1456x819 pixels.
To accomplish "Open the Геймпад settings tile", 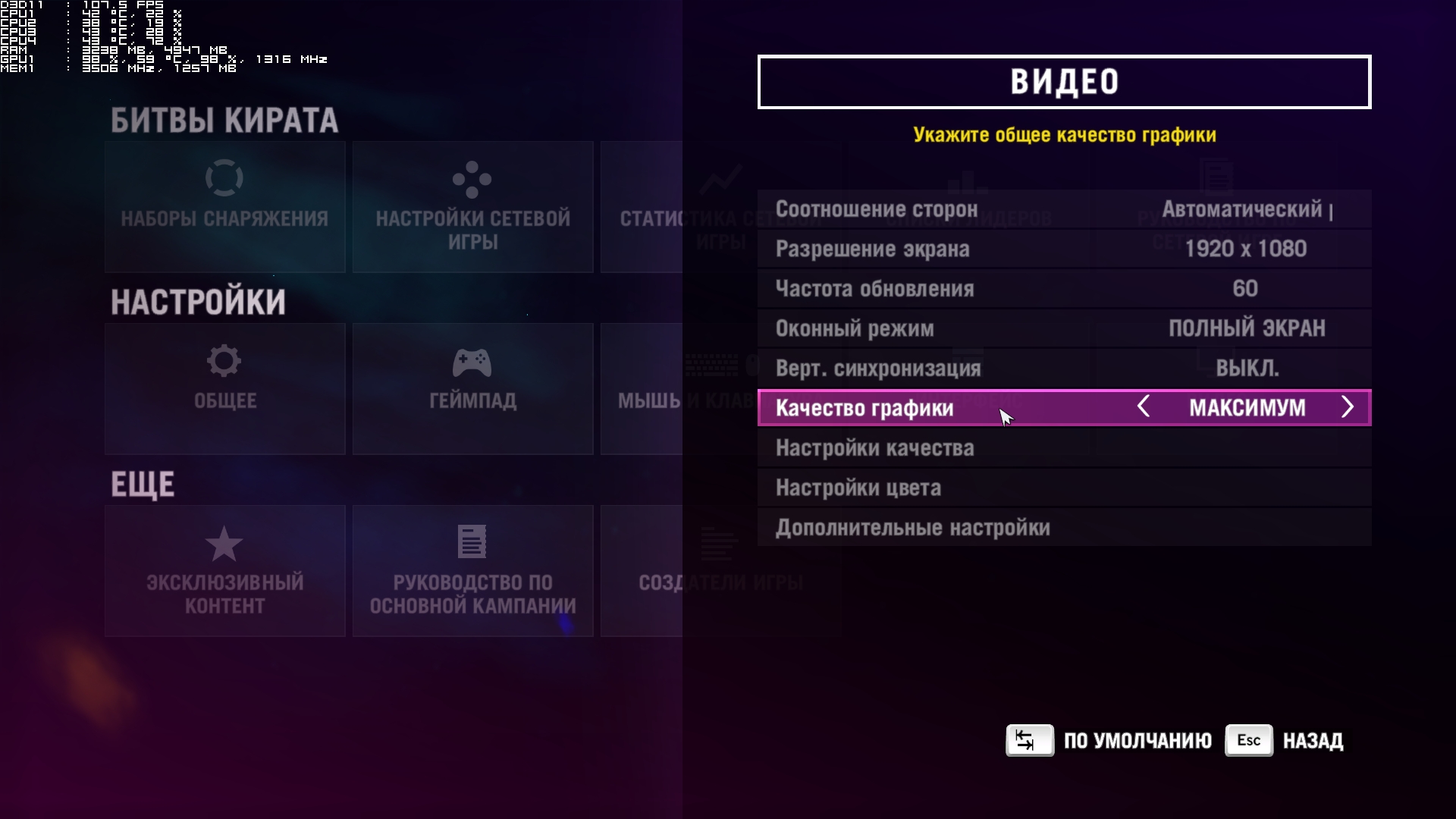I will pos(472,389).
